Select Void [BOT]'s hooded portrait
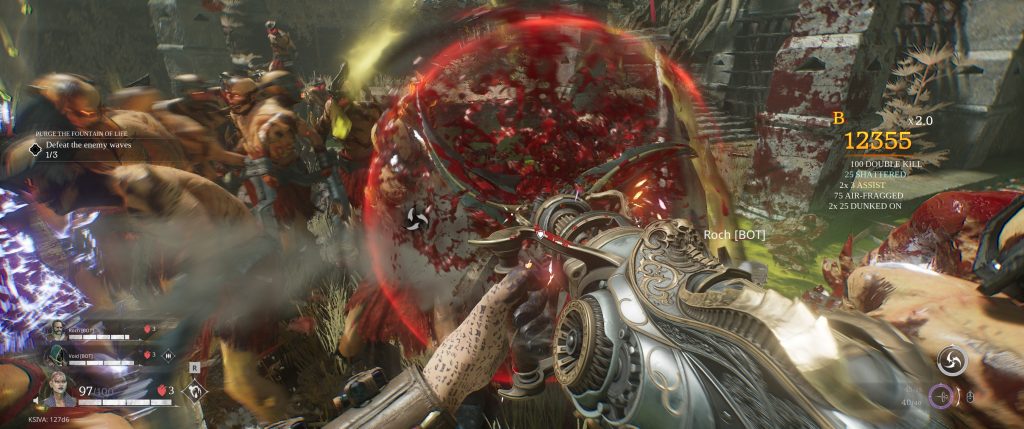This screenshot has width=1024, height=429. point(58,354)
